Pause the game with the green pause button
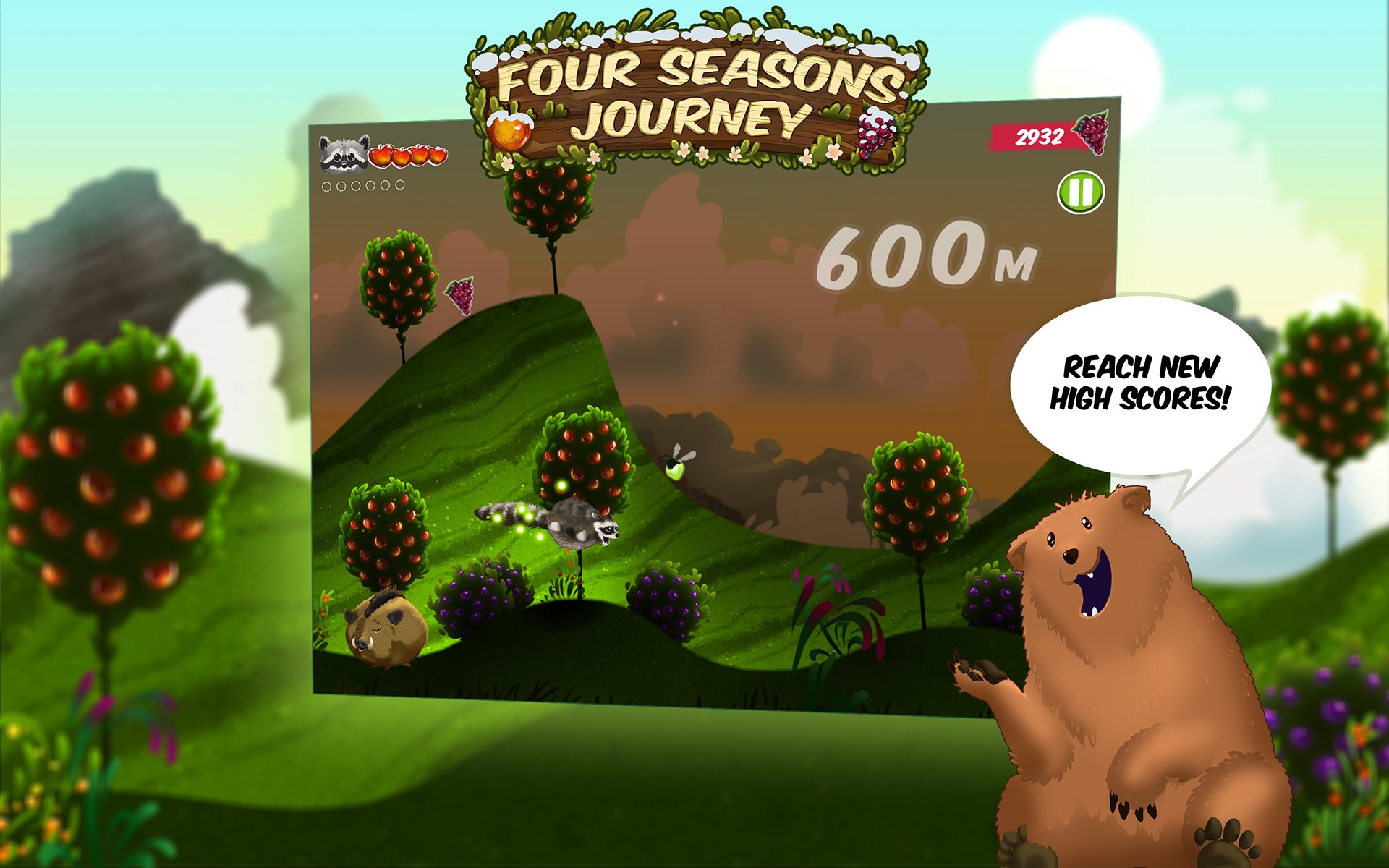 [1080, 192]
